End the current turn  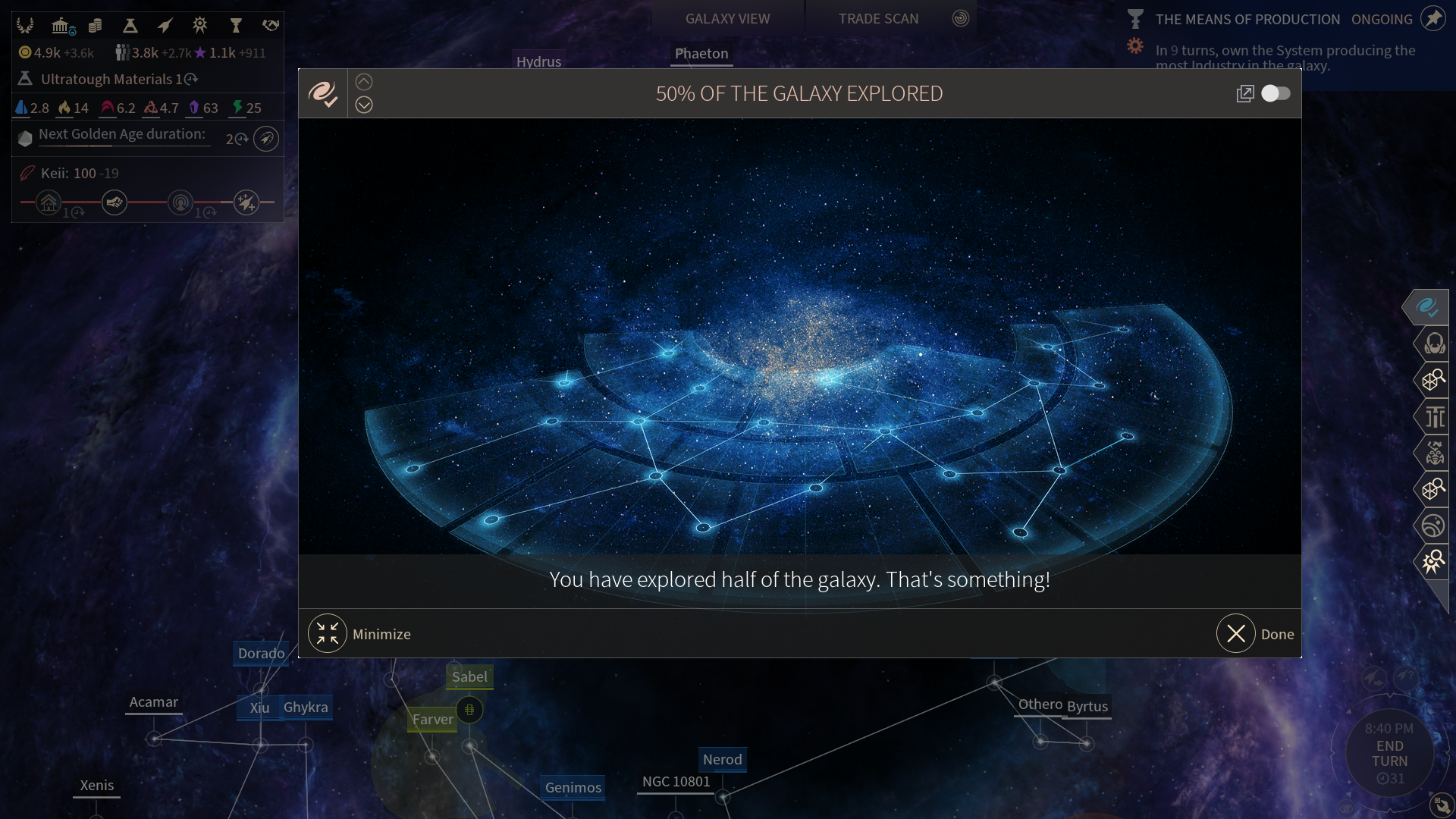1390,753
